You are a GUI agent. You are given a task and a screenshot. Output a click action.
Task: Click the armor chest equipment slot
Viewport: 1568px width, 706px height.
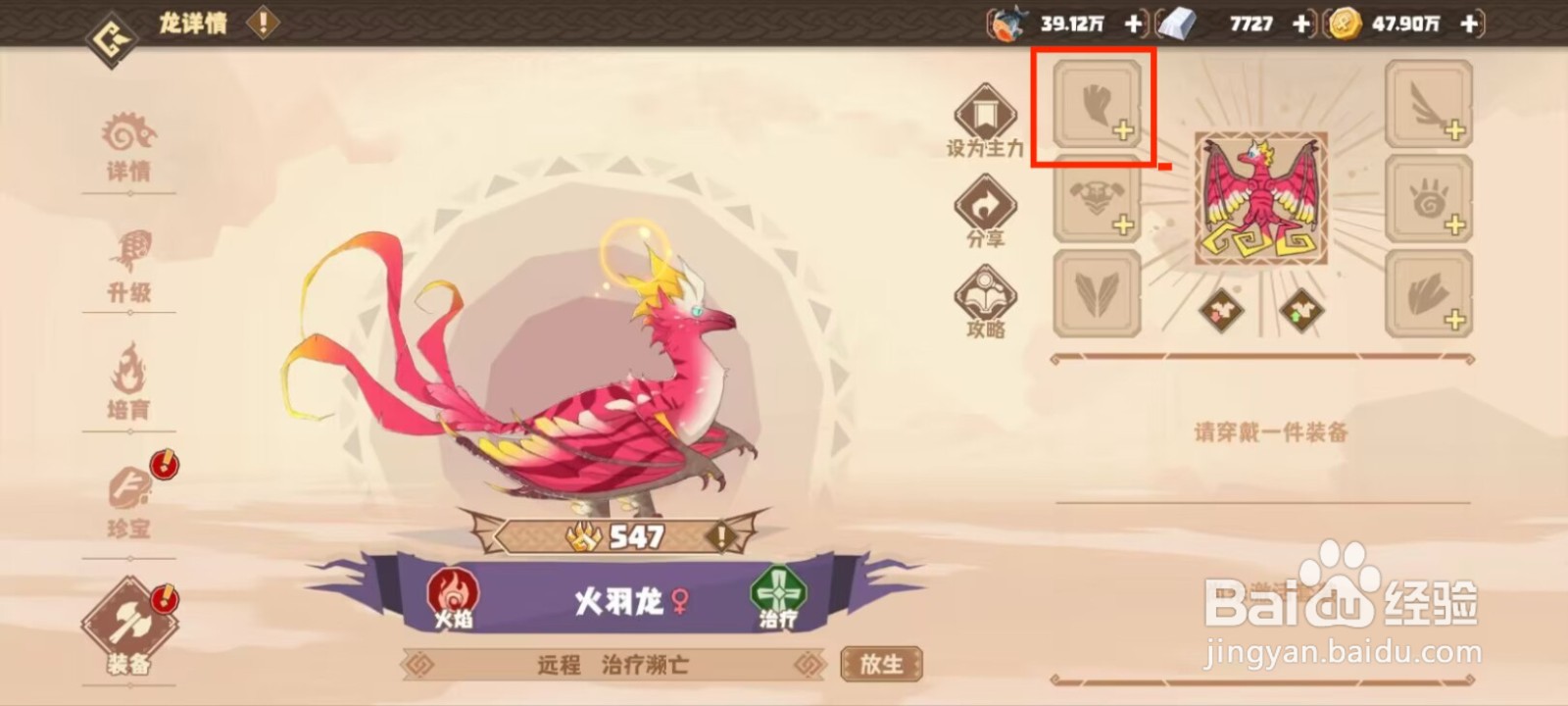click(1095, 206)
